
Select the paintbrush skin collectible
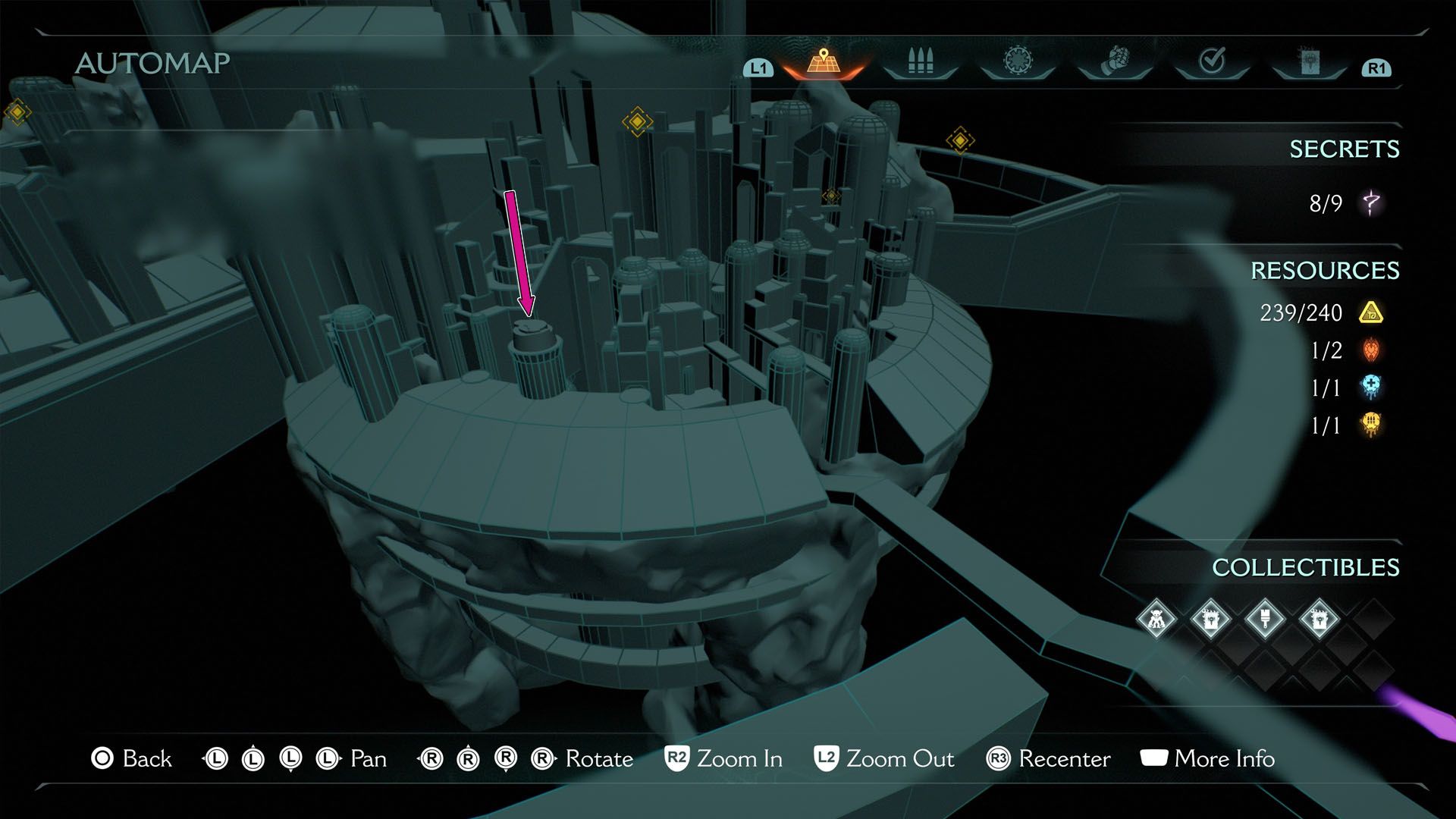click(1265, 620)
